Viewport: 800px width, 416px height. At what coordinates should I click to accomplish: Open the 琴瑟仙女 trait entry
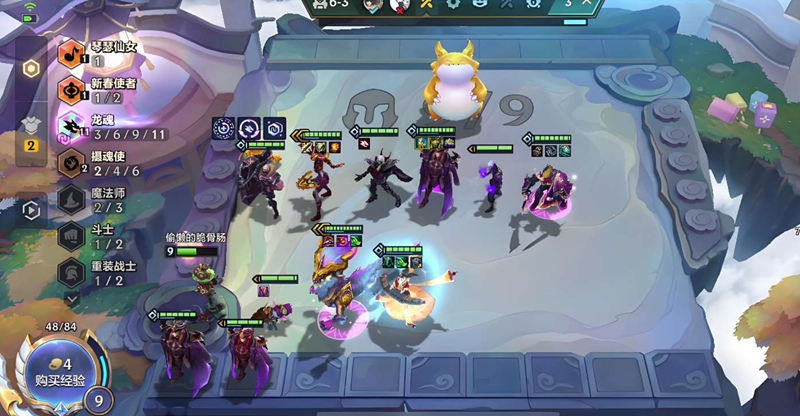point(98,54)
